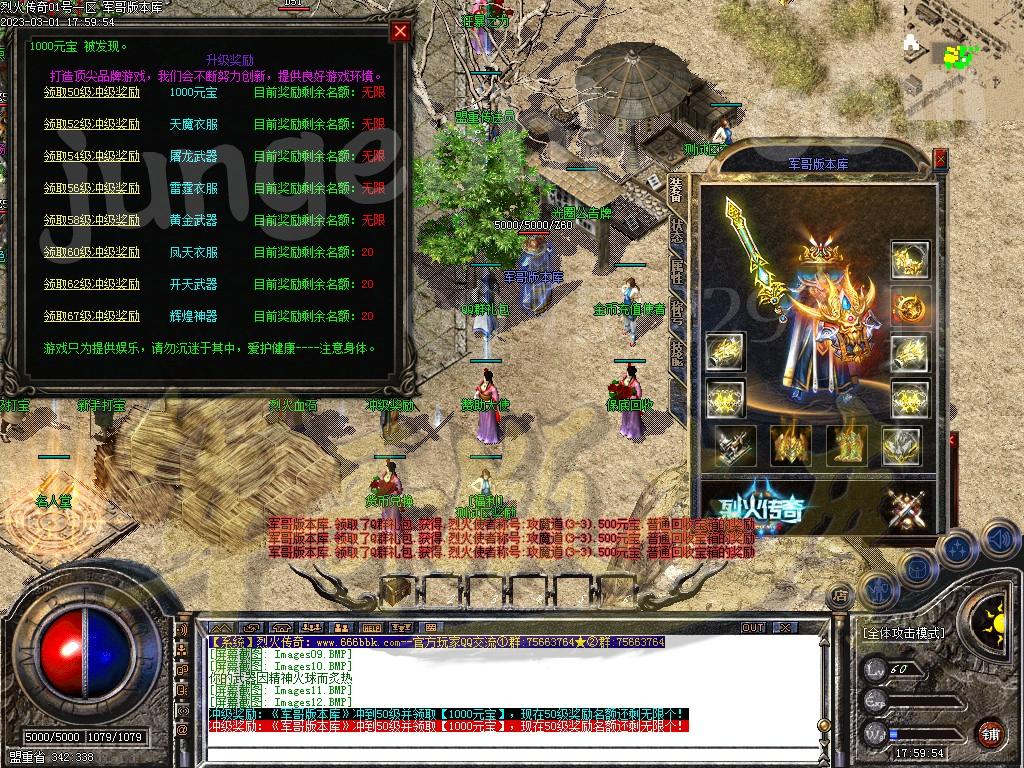1024x768 pixels.
Task: Claim the level 60 rush reward
Action: coord(91,252)
